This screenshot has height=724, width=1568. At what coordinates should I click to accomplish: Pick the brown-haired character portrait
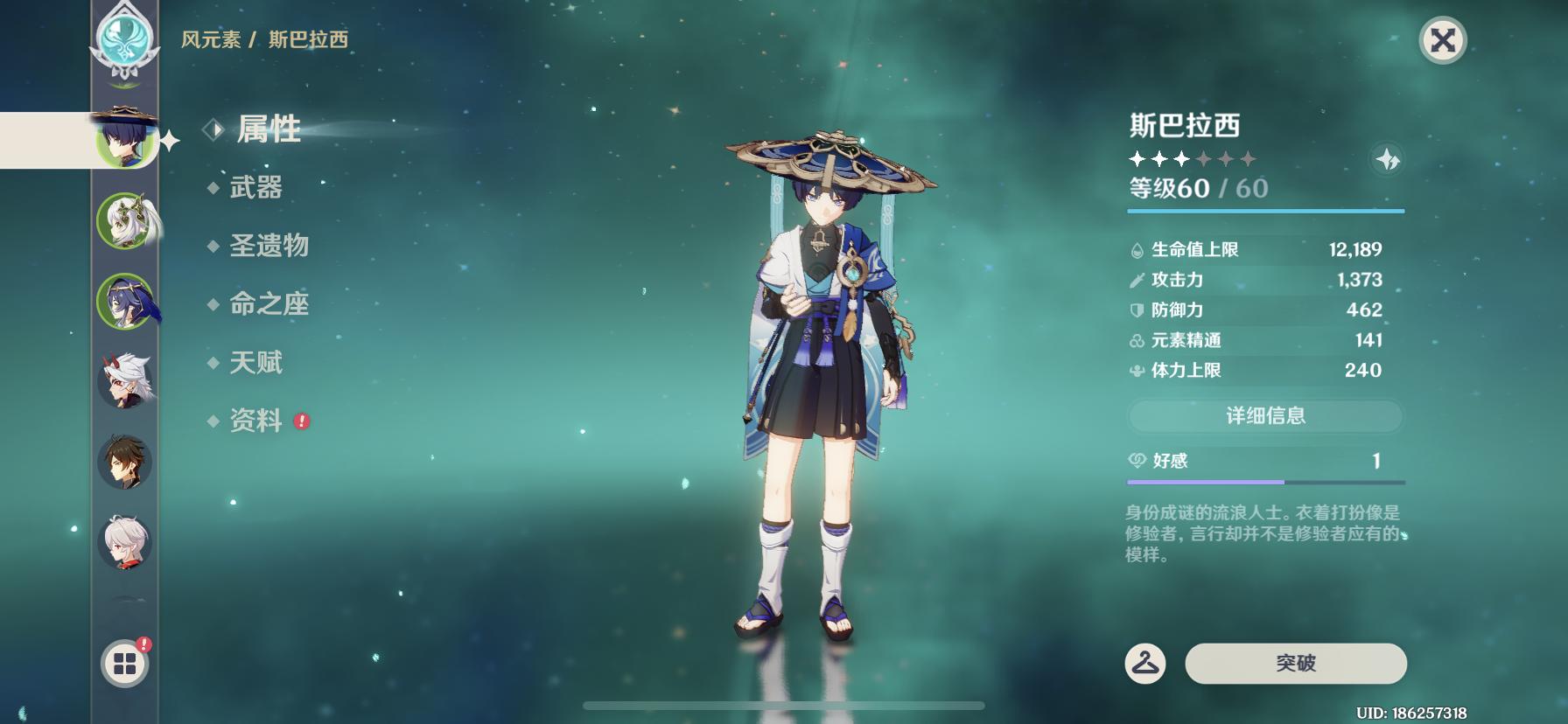[125, 463]
